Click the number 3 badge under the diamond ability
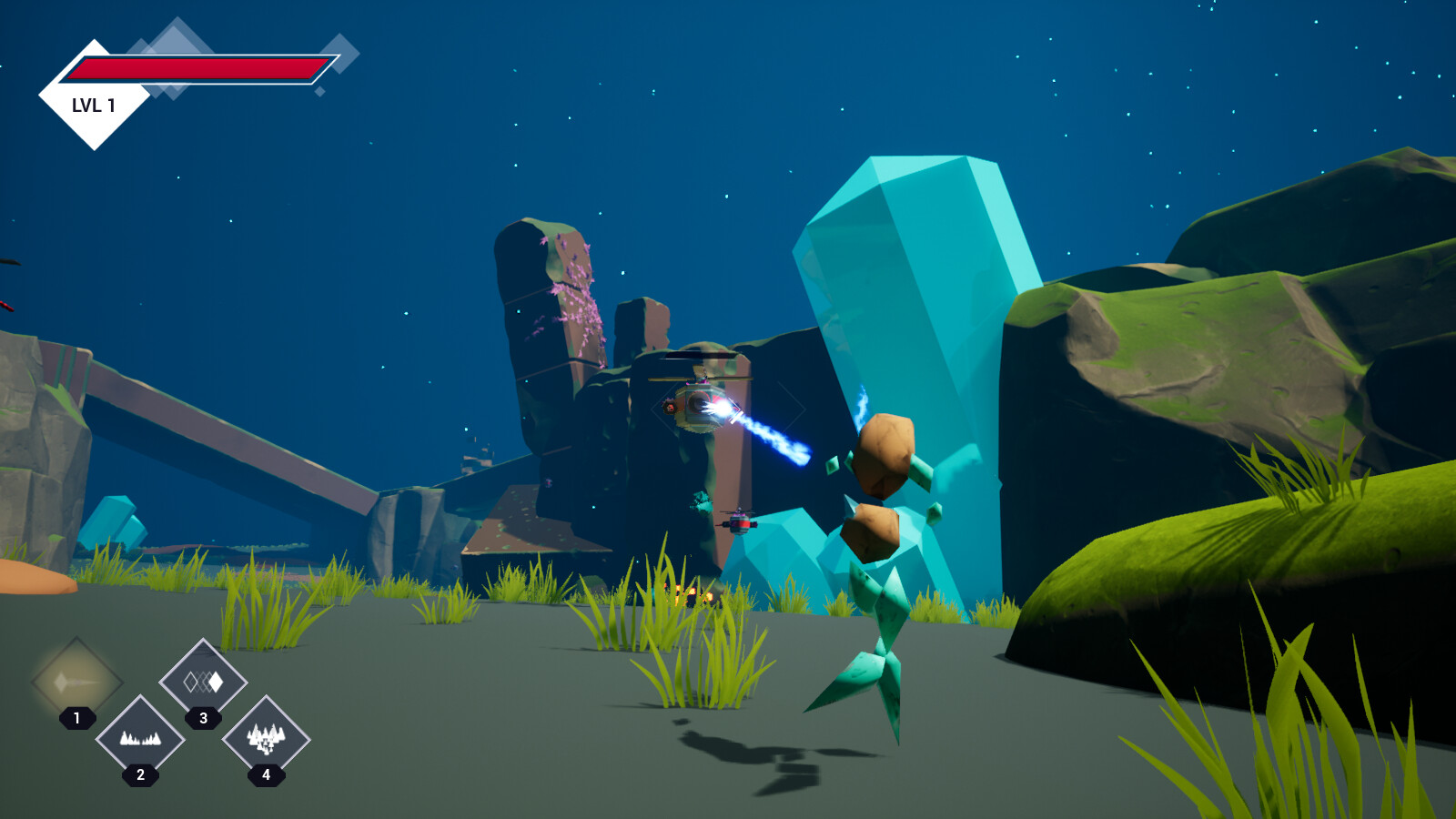This screenshot has width=1456, height=819. click(x=202, y=718)
